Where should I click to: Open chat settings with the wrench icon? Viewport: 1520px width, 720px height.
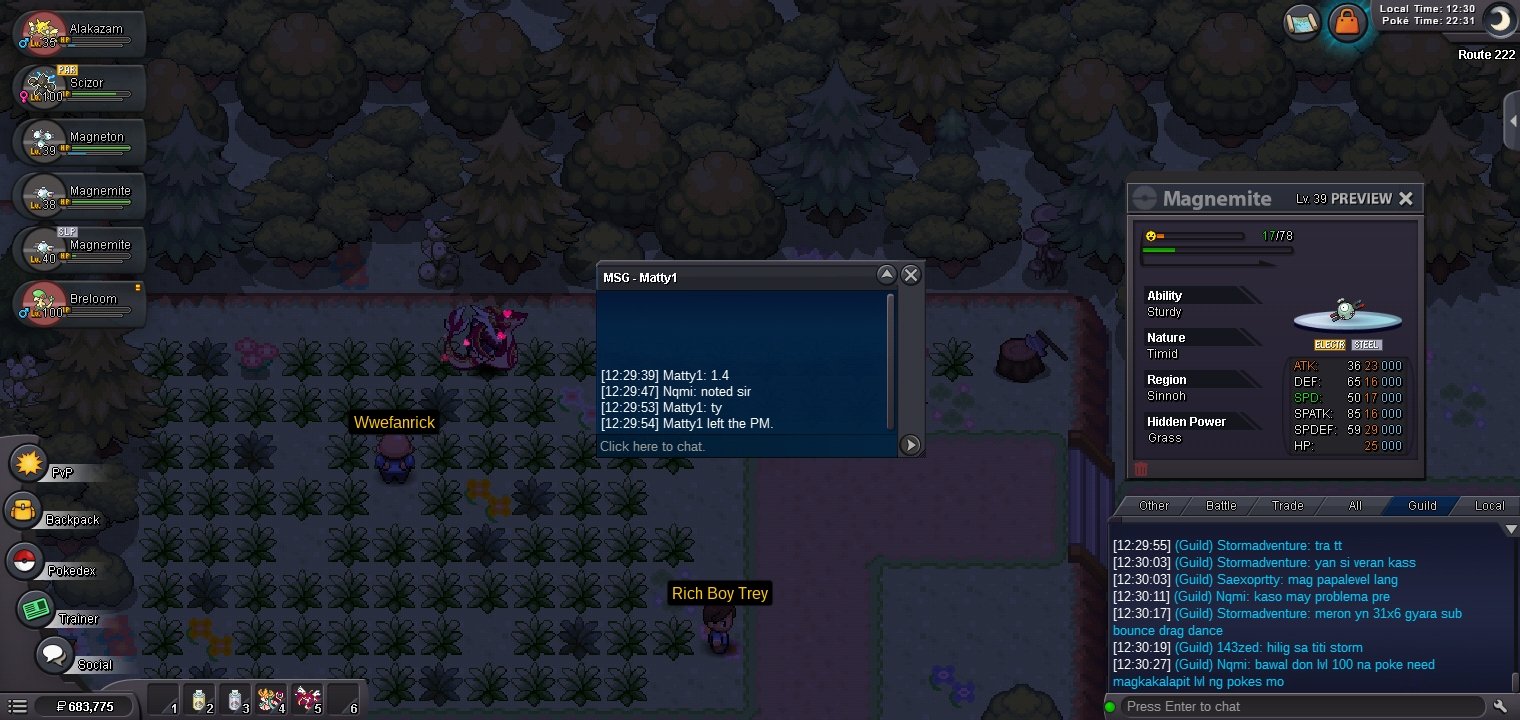1499,706
